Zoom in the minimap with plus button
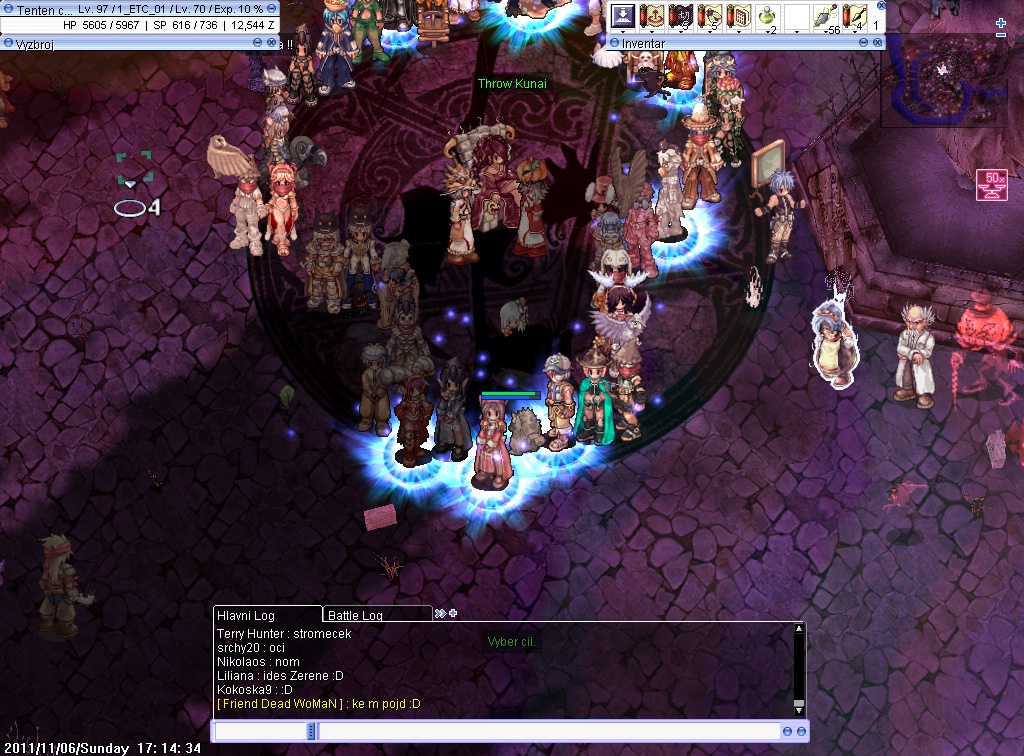Screen dimensions: 1024x756 coord(1001,23)
